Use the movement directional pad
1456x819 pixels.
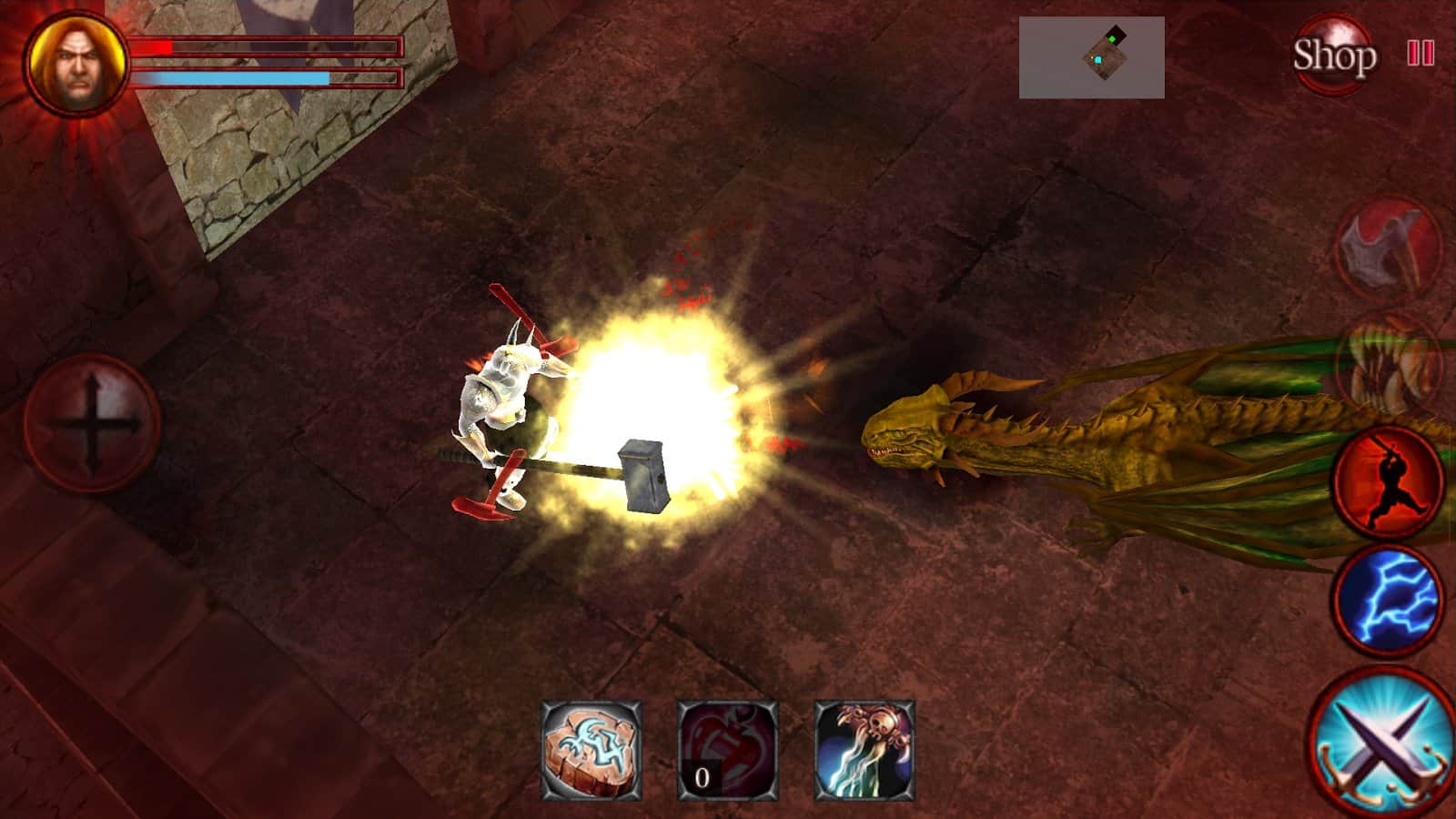pyautogui.click(x=92, y=424)
